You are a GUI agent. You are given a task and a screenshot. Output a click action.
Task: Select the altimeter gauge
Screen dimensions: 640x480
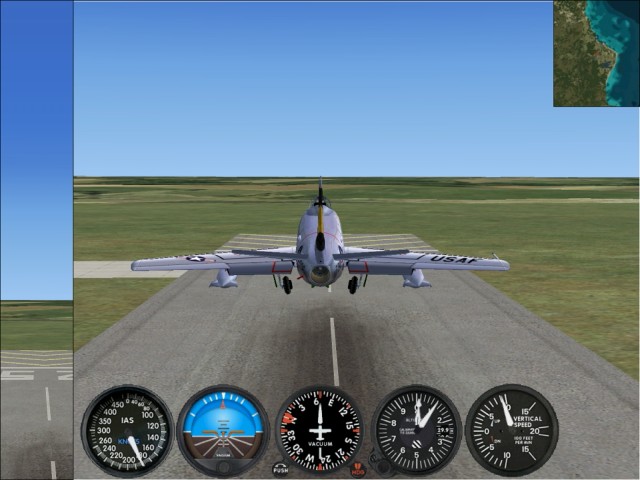tap(417, 430)
